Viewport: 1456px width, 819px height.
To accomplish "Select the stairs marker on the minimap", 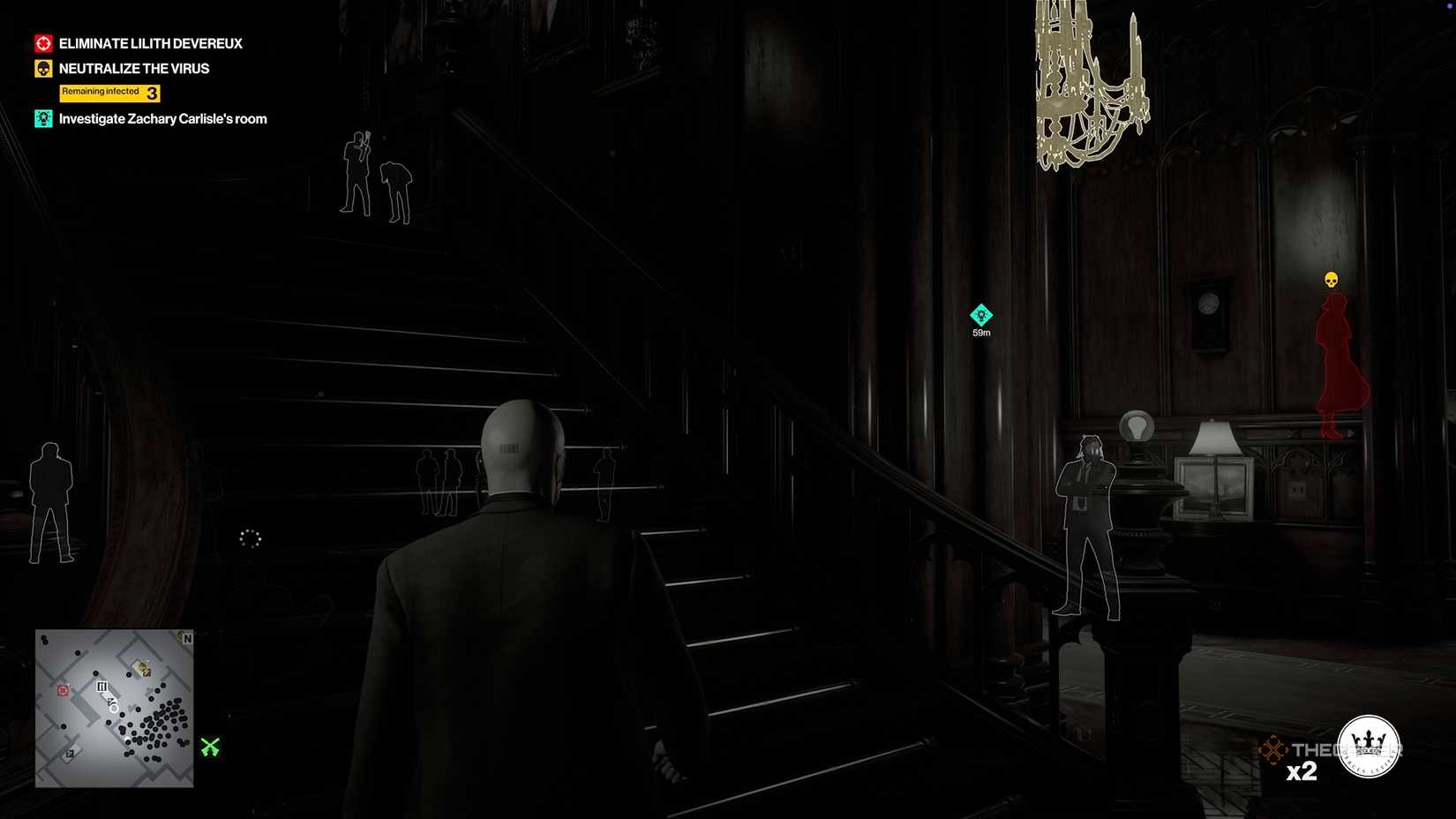I will coord(102,686).
